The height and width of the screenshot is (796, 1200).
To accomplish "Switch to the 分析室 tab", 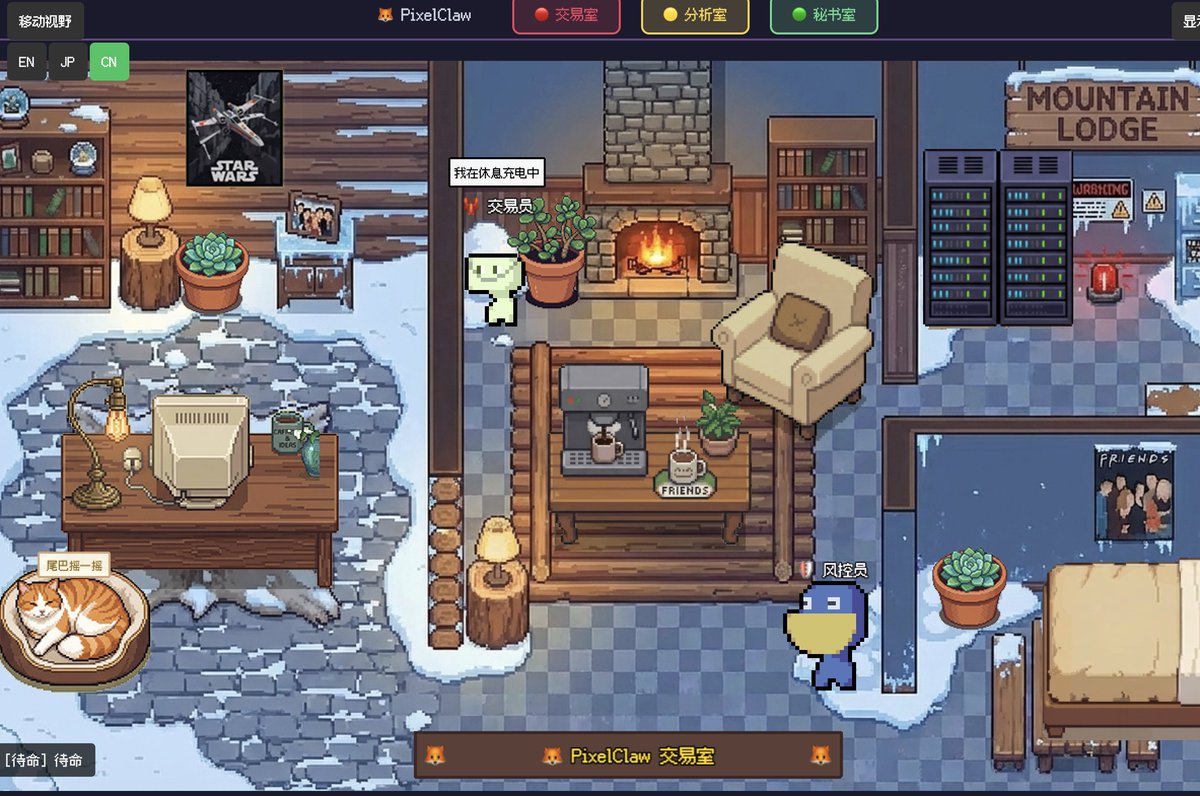I will 695,16.
